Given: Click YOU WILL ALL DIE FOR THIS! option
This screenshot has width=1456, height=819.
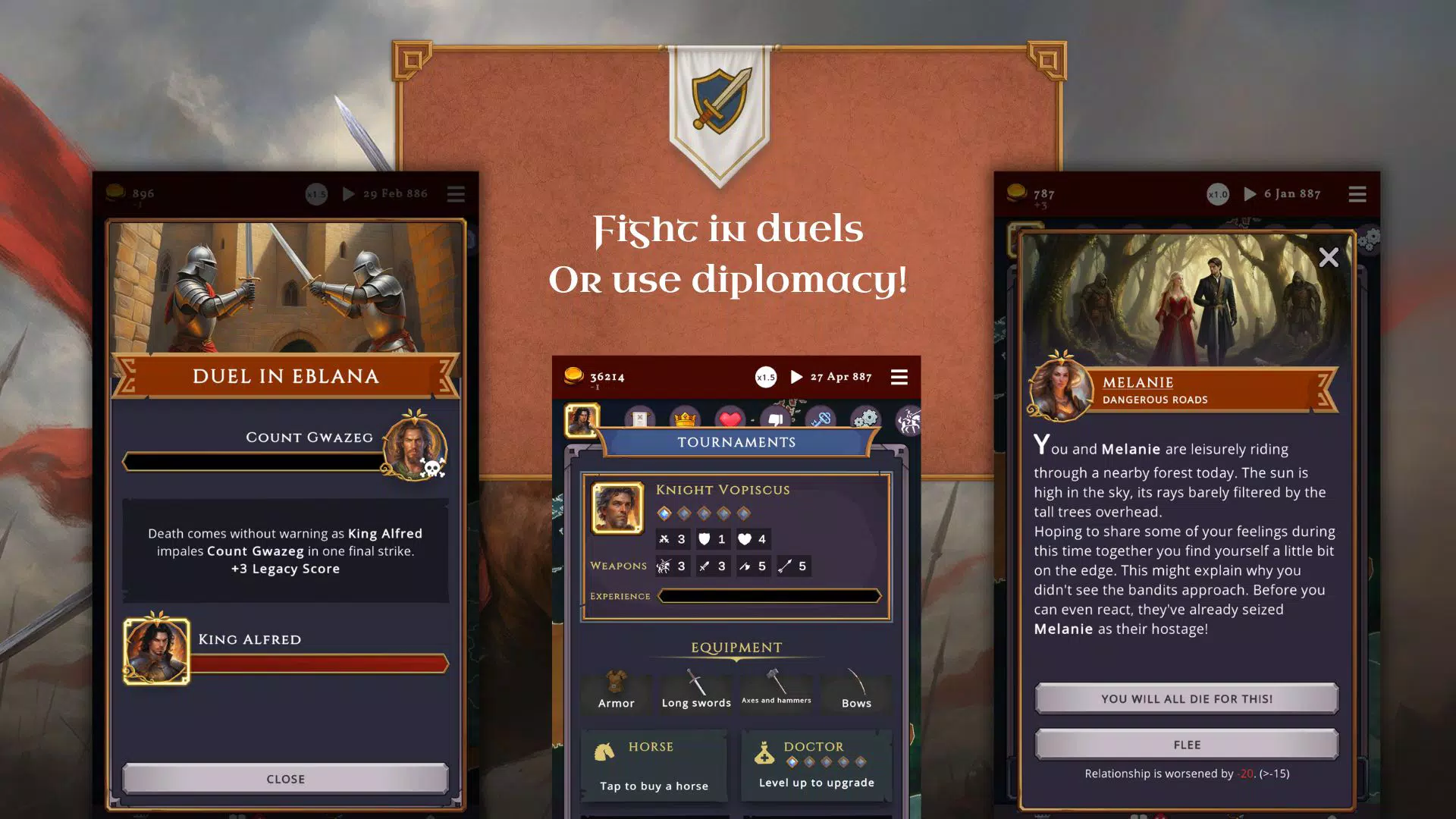Looking at the screenshot, I should (1187, 698).
